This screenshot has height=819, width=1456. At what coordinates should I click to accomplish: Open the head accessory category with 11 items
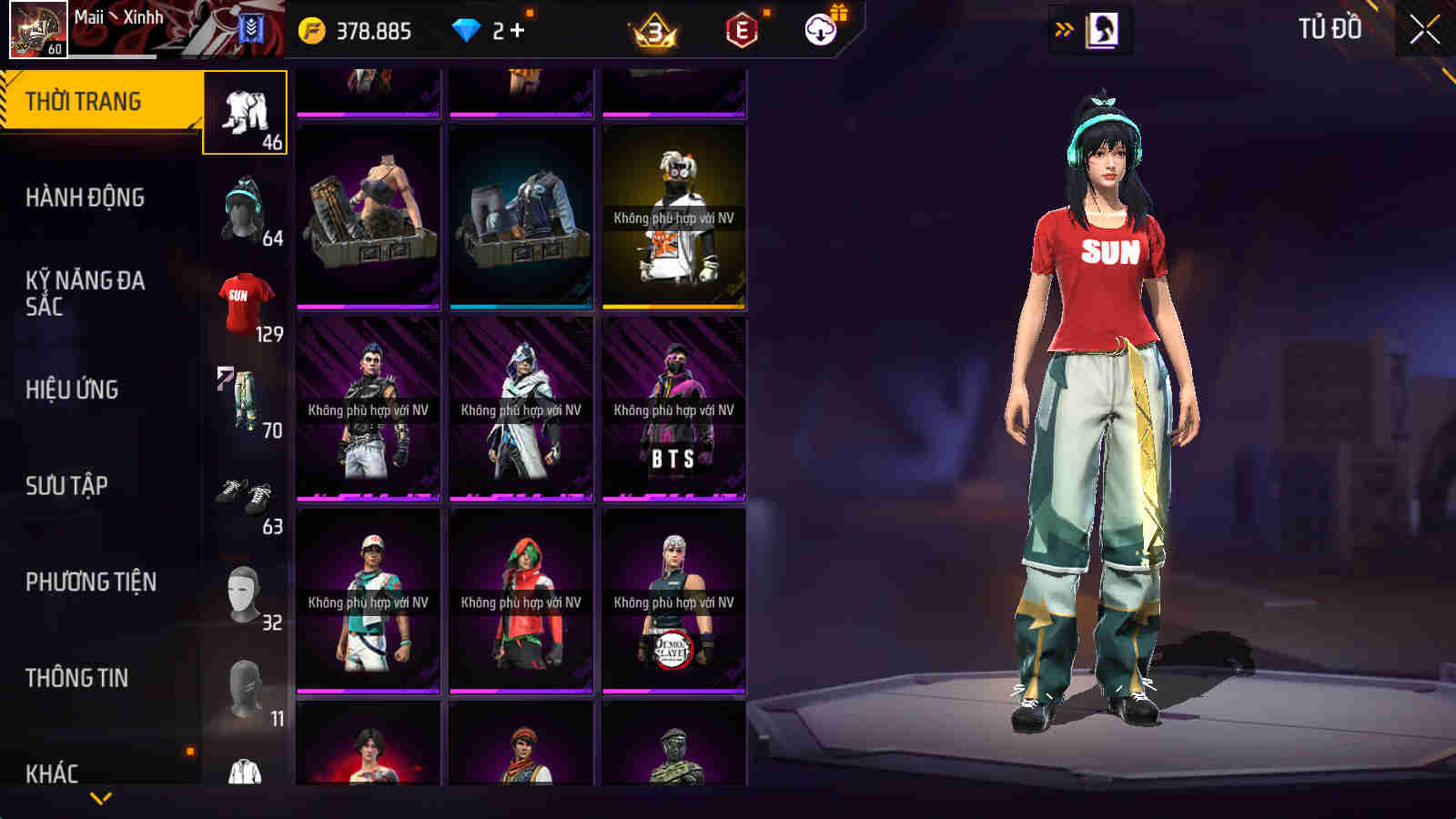tap(243, 682)
